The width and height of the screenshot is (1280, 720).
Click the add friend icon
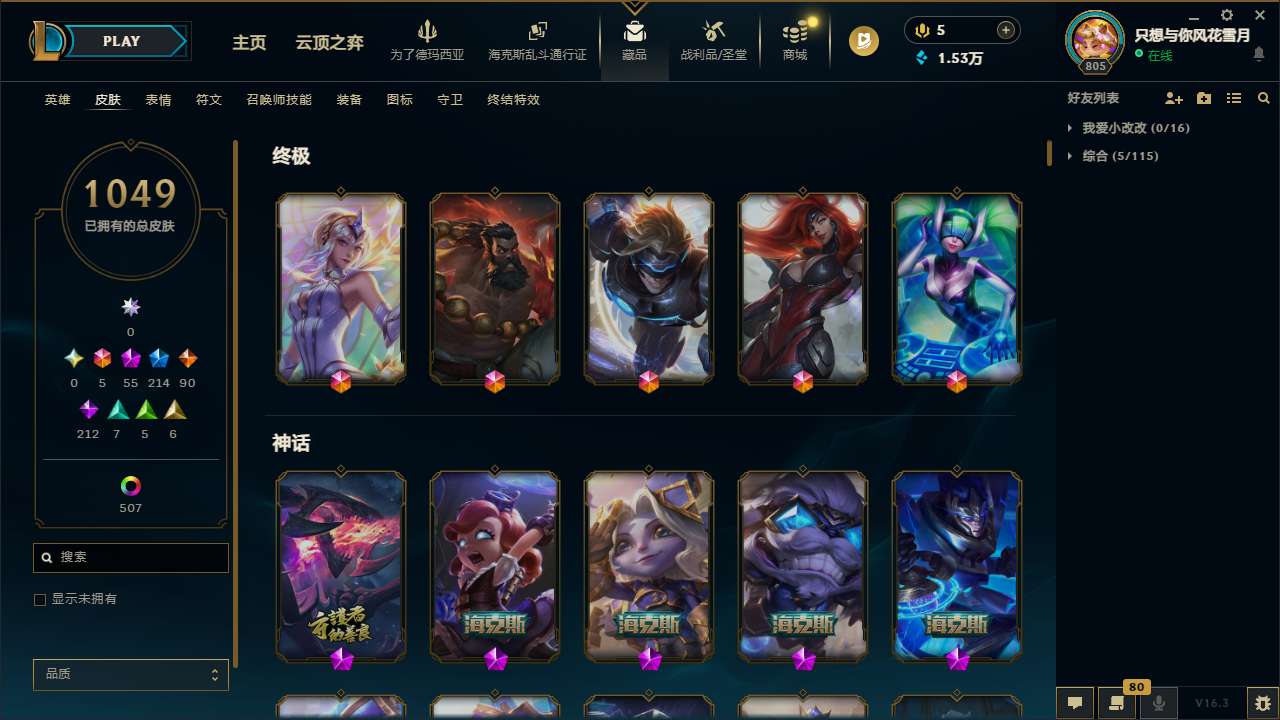pyautogui.click(x=1170, y=98)
